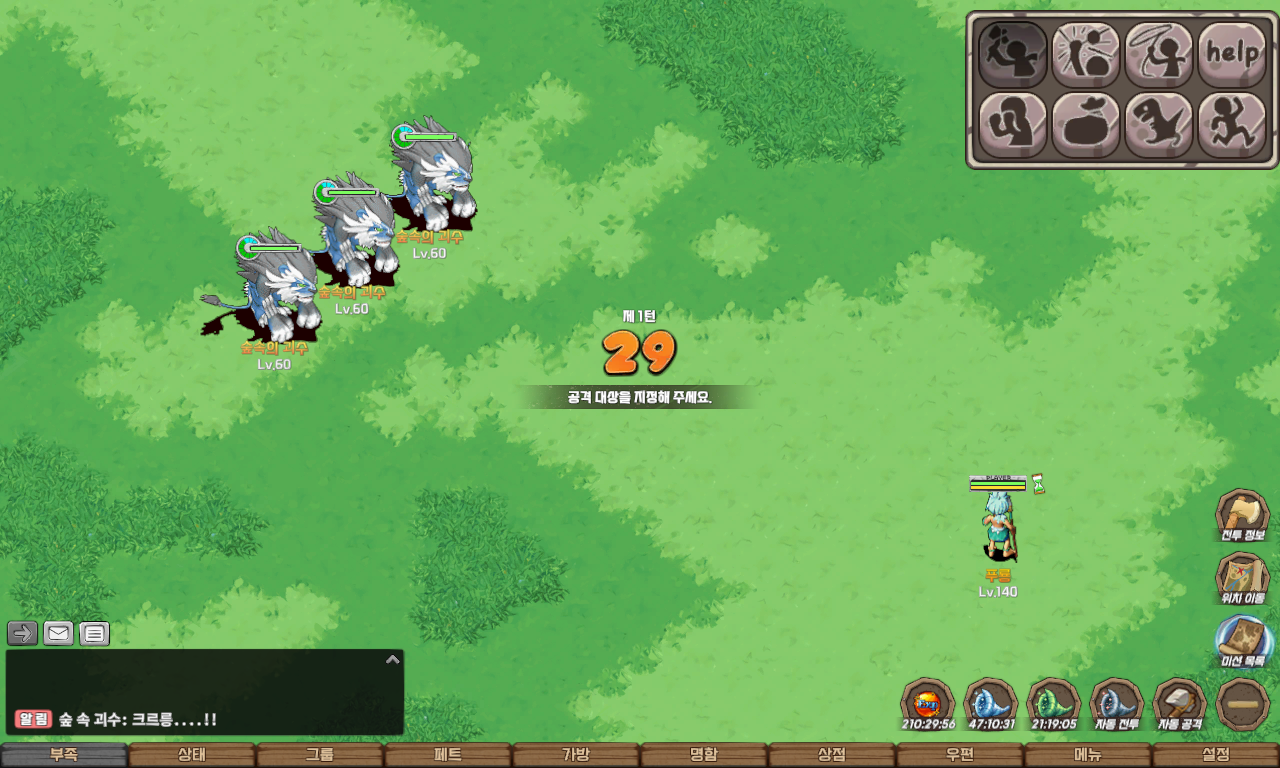The height and width of the screenshot is (768, 1280).
Task: Open the 설정 settings tab
Action: [1216, 755]
